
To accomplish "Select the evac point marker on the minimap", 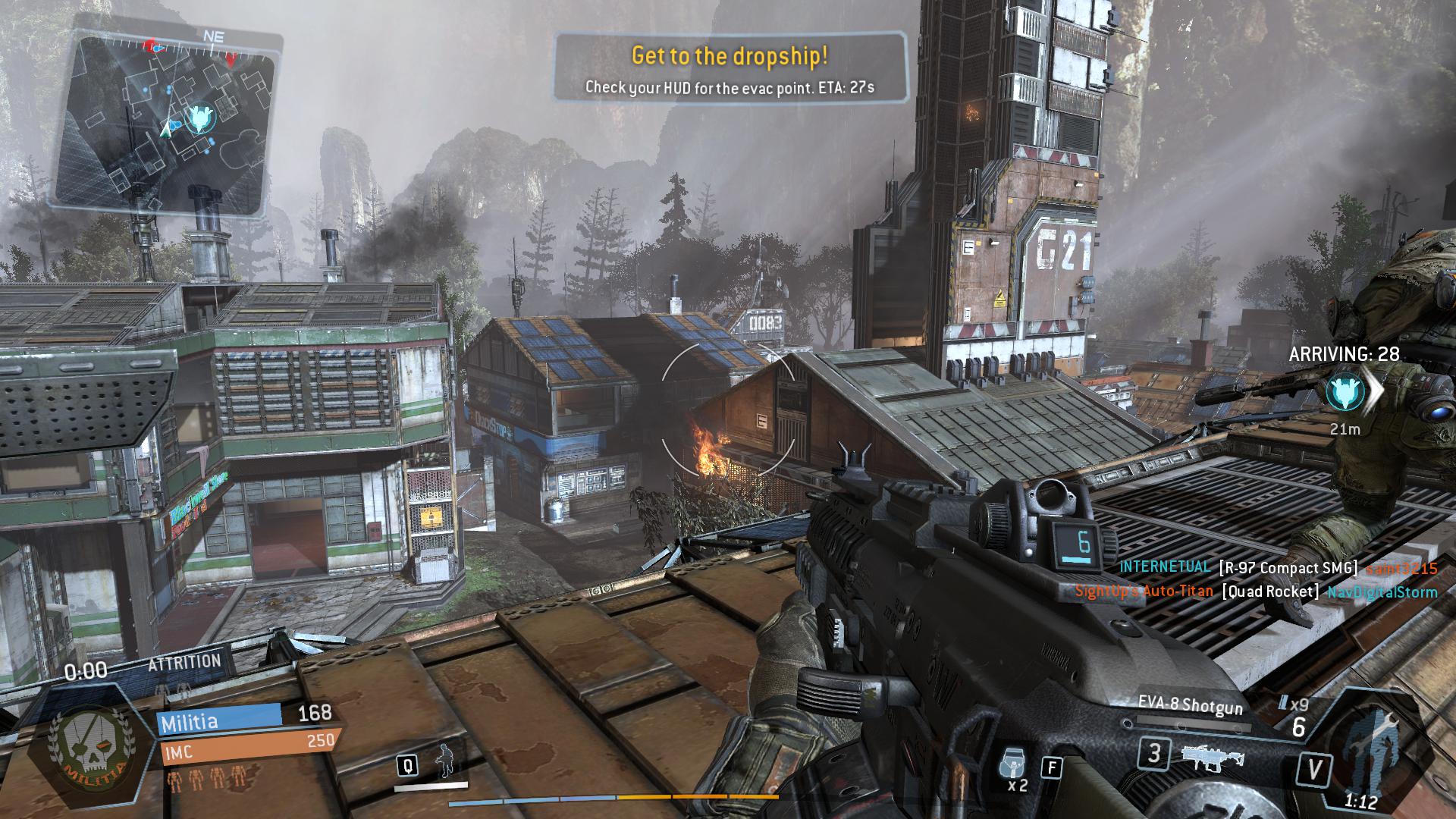I will [200, 118].
